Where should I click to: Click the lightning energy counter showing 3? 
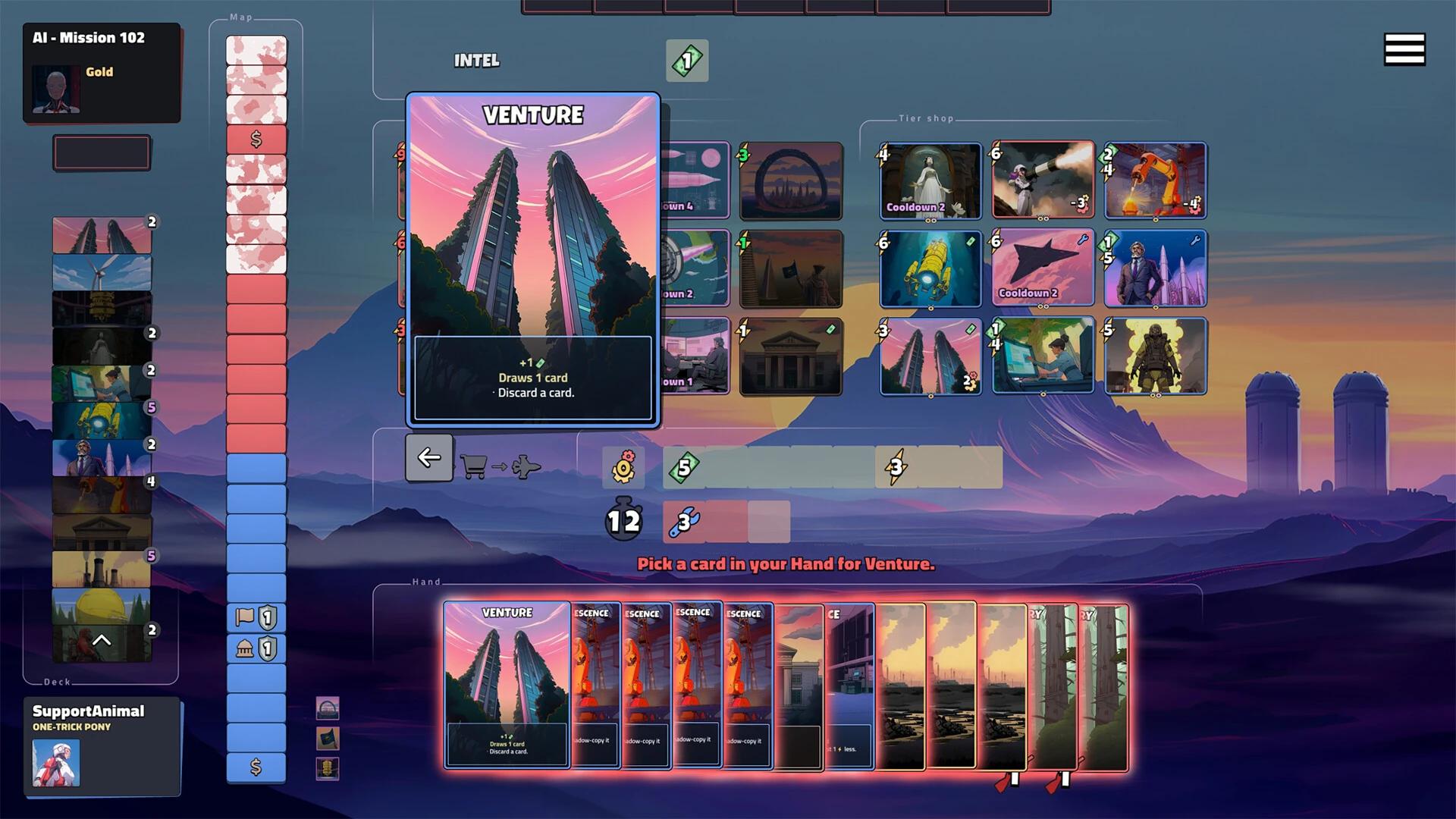[897, 466]
